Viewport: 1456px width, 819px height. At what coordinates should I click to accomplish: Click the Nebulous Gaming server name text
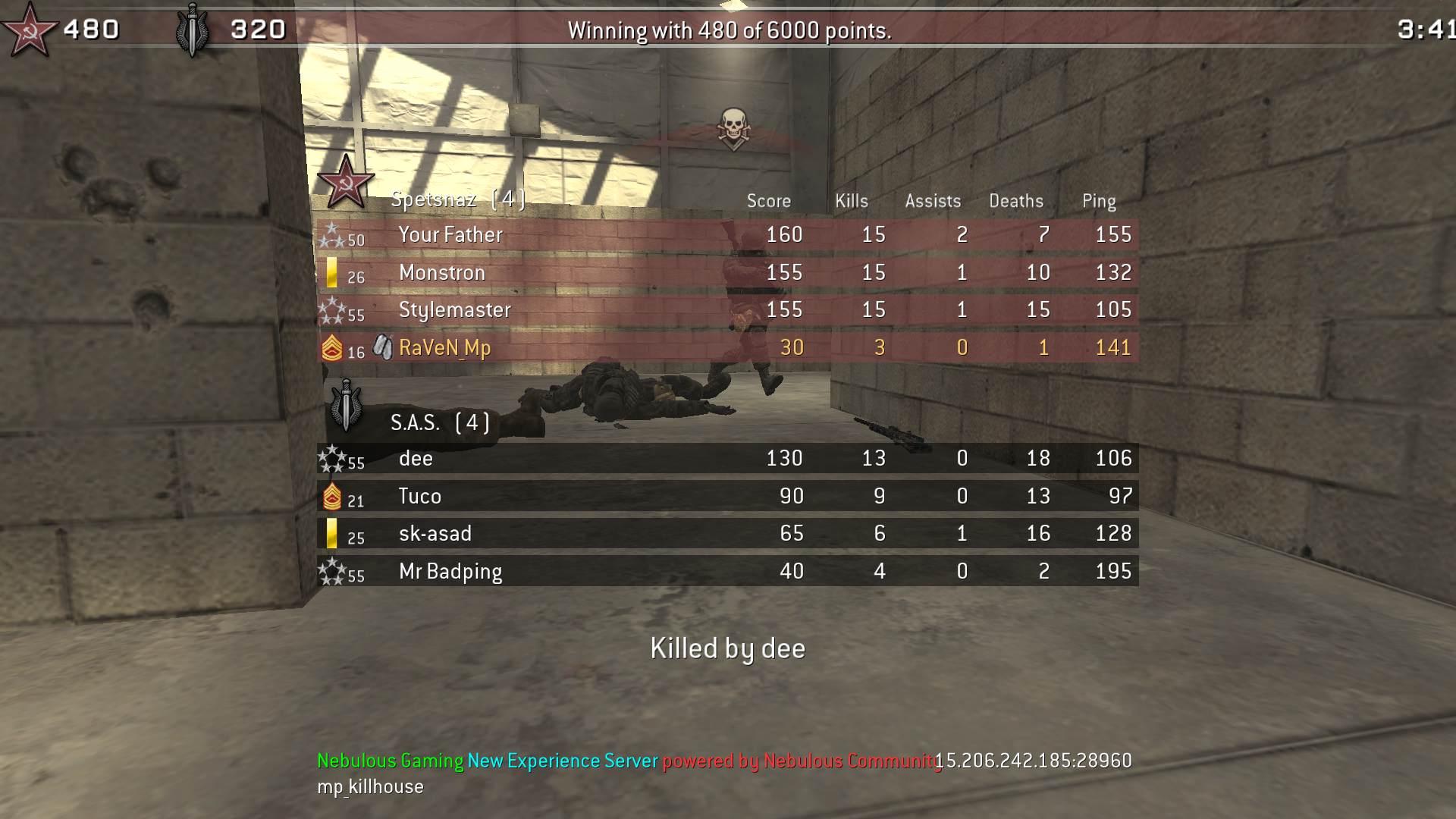388,758
